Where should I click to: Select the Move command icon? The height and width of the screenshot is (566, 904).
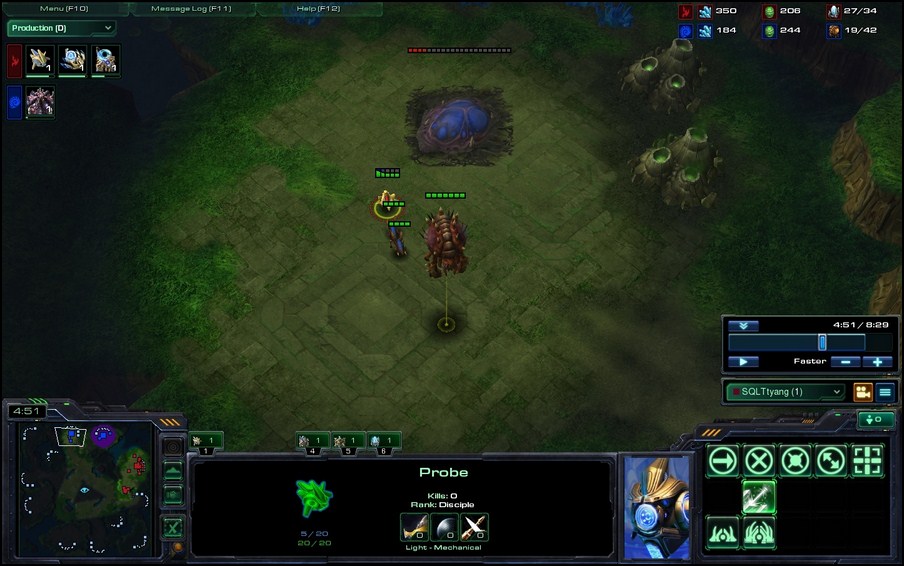(722, 461)
